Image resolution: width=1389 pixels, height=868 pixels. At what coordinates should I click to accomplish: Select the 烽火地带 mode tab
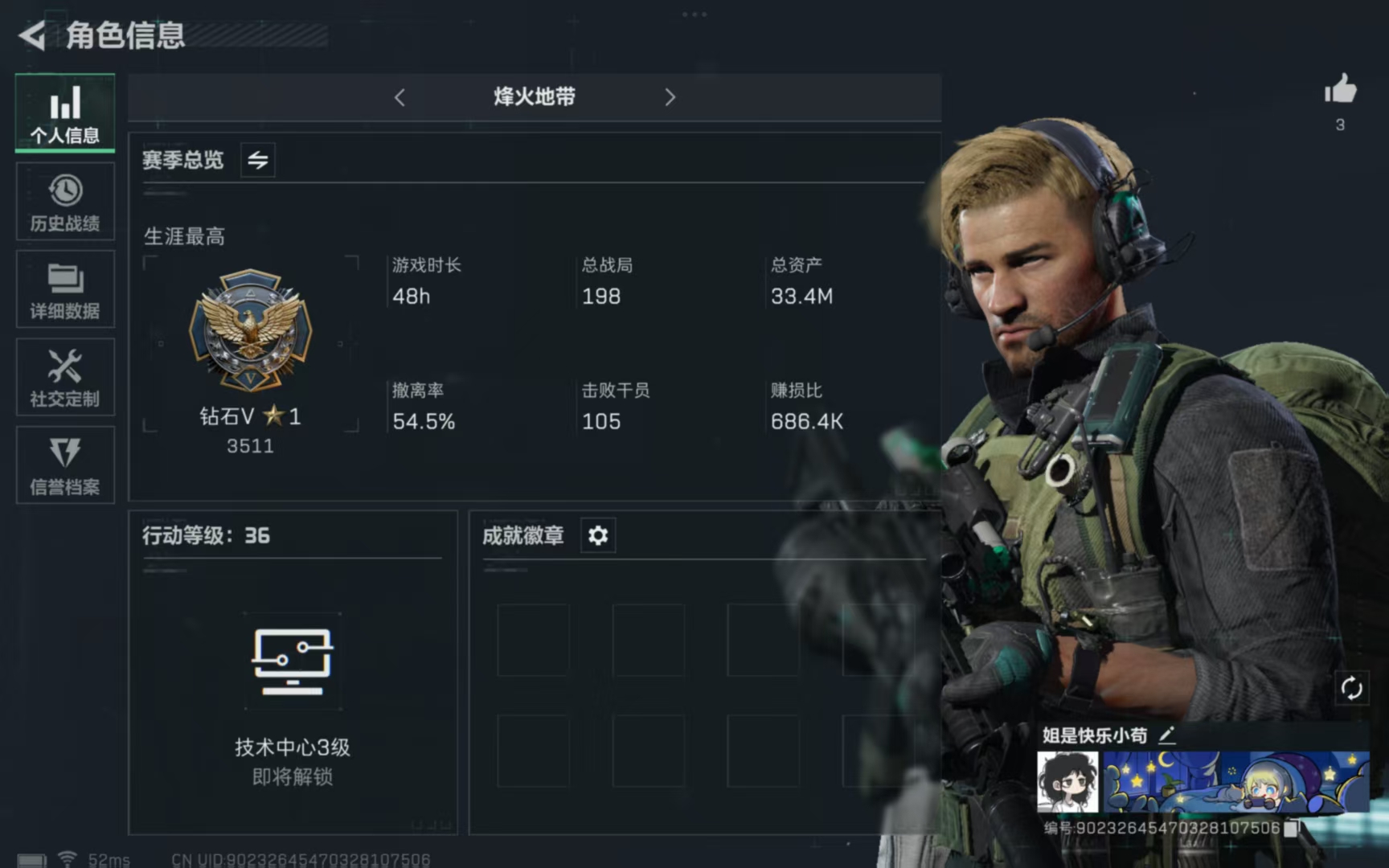pyautogui.click(x=532, y=96)
